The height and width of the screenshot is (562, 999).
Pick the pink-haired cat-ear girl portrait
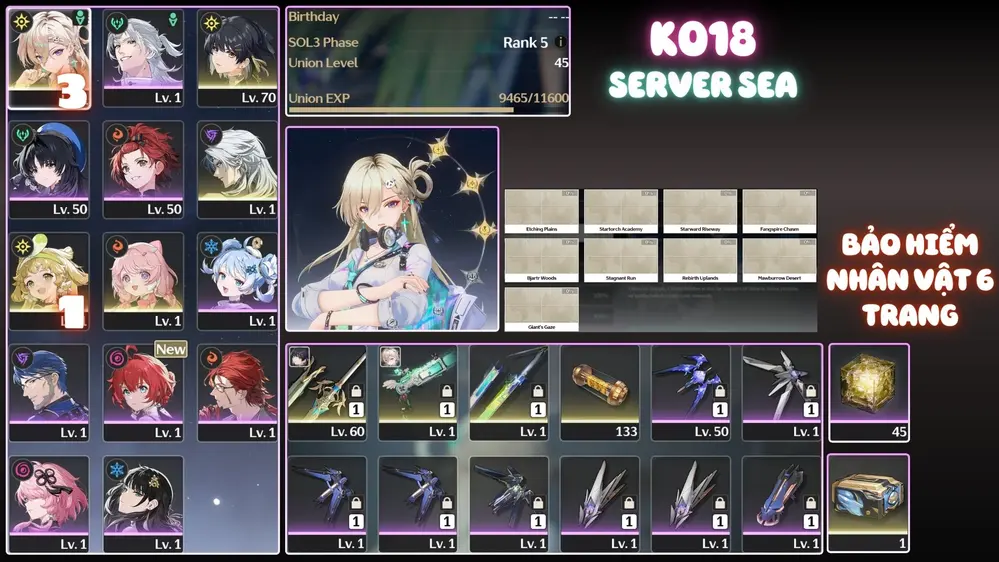pos(143,281)
